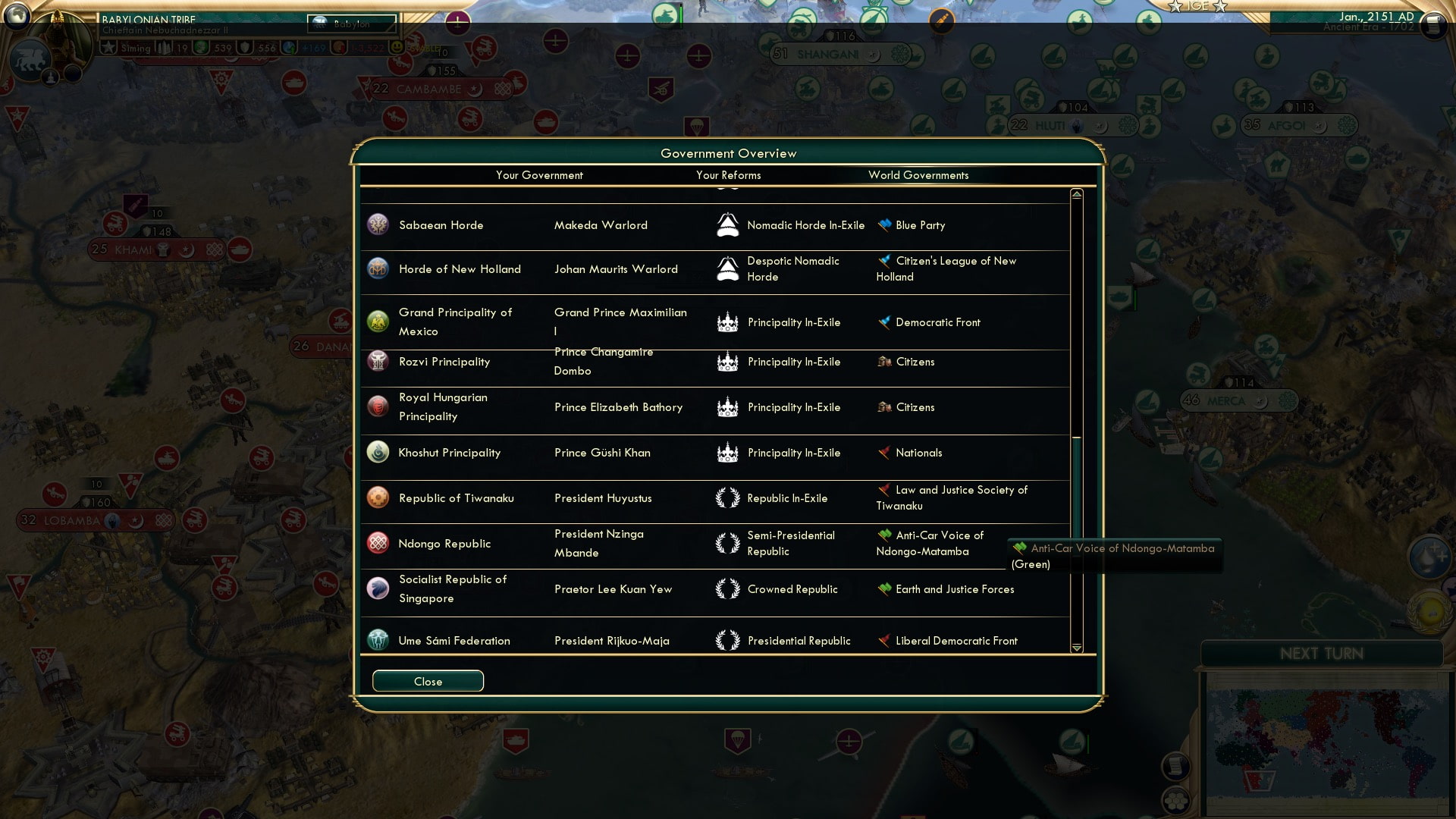1456x819 pixels.
Task: Switch to the Your Reforms tab
Action: click(728, 175)
